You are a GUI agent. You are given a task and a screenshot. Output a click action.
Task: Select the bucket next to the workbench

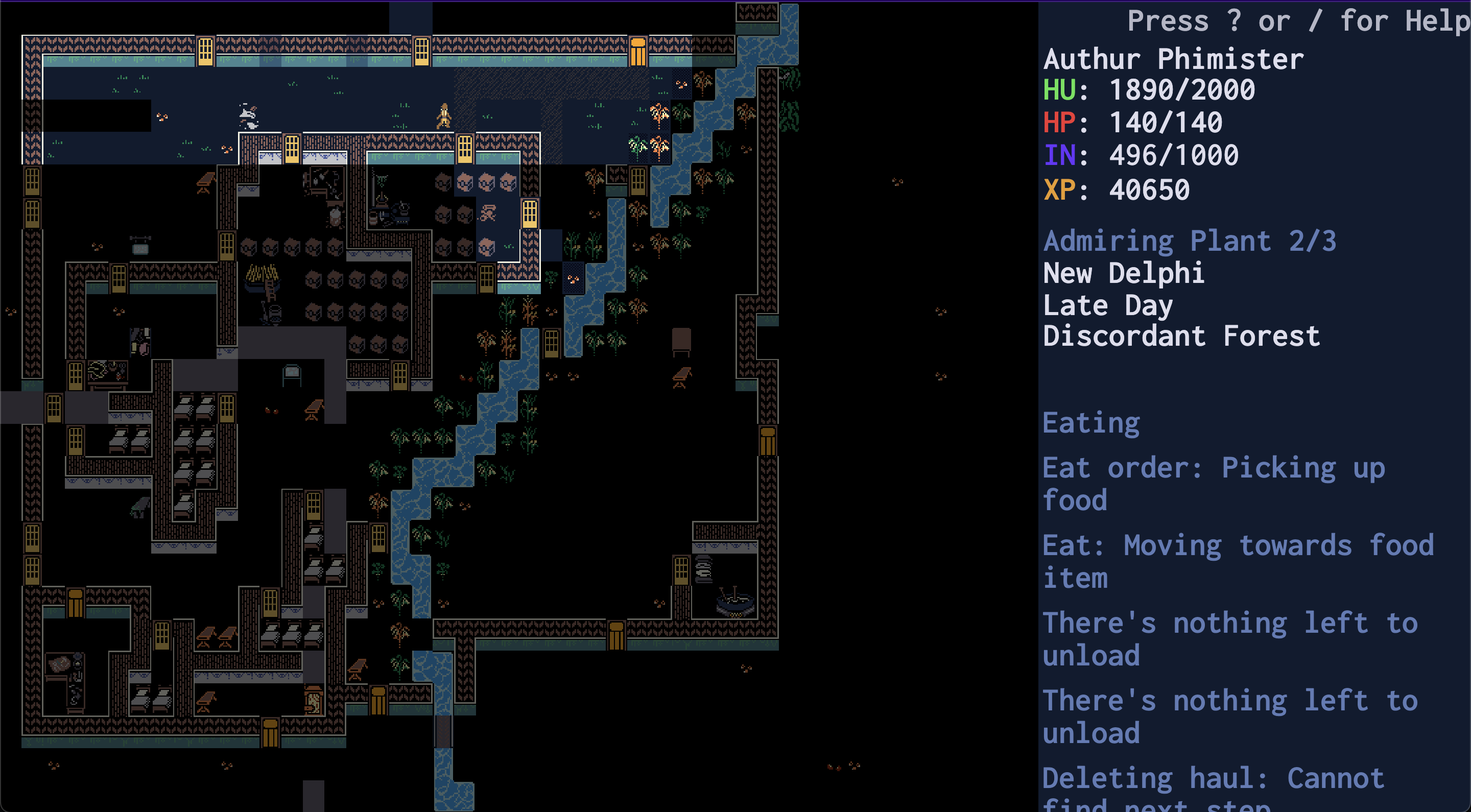(x=372, y=219)
